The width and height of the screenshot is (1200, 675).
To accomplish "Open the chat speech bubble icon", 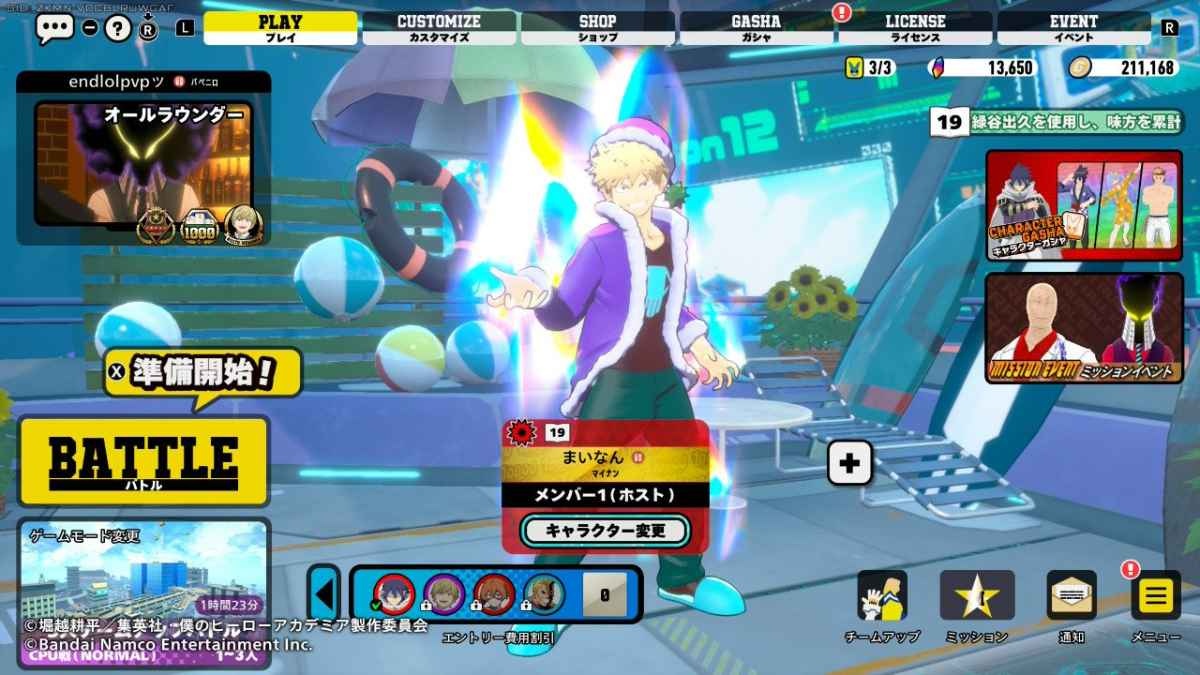I will 54,28.
